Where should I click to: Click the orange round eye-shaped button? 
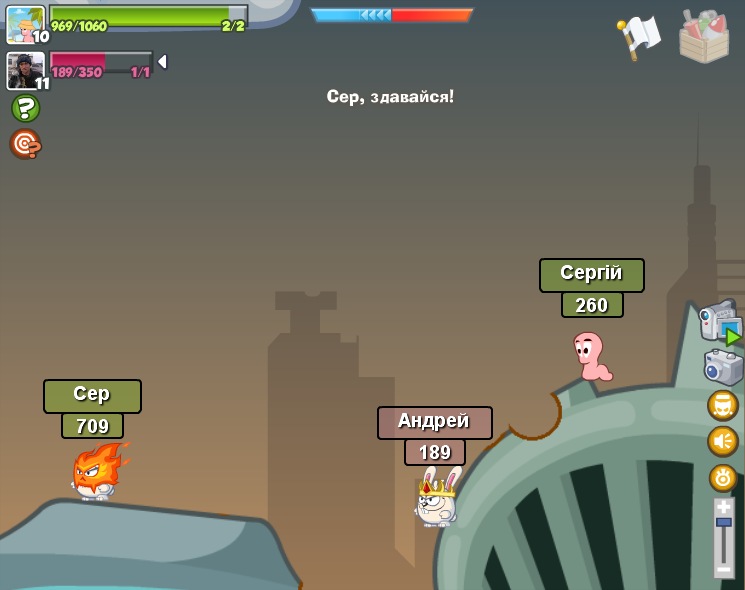[723, 477]
